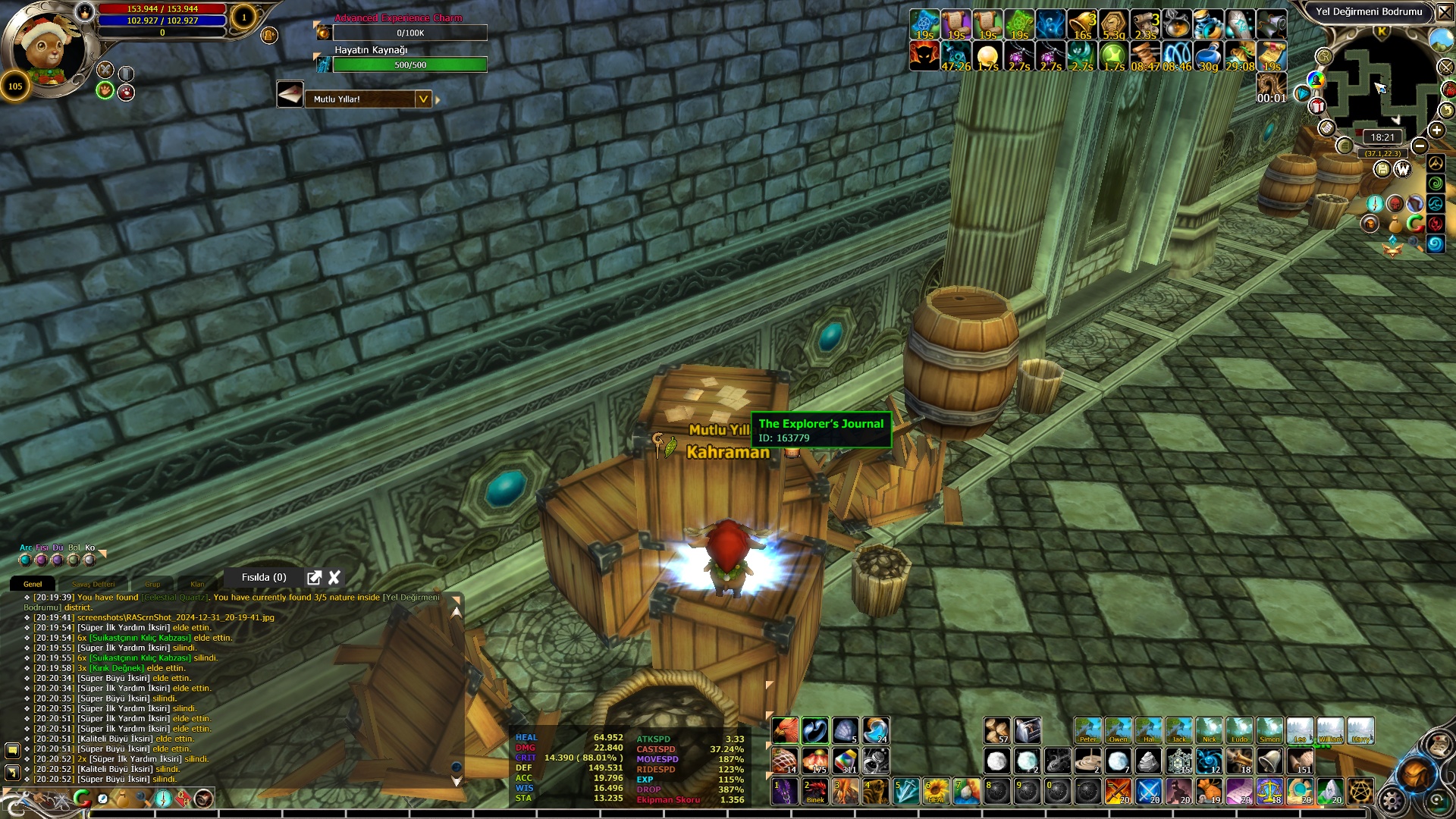1456x819 pixels.
Task: Choose the Nick companion slot
Action: tap(1209, 731)
